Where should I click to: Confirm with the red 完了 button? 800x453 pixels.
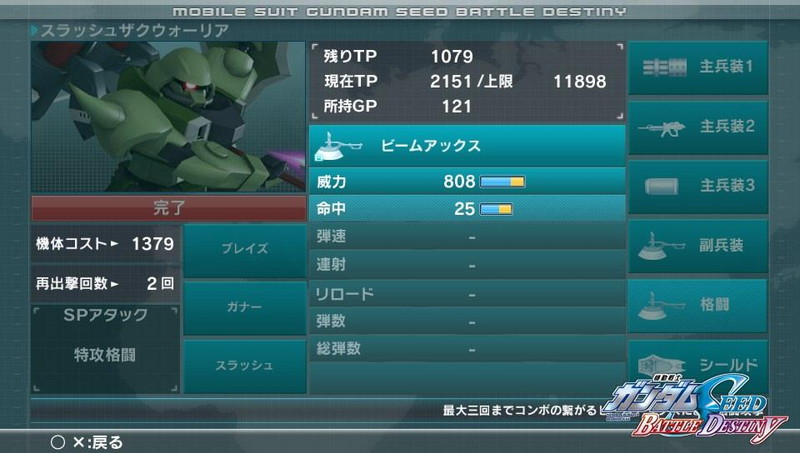[169, 209]
